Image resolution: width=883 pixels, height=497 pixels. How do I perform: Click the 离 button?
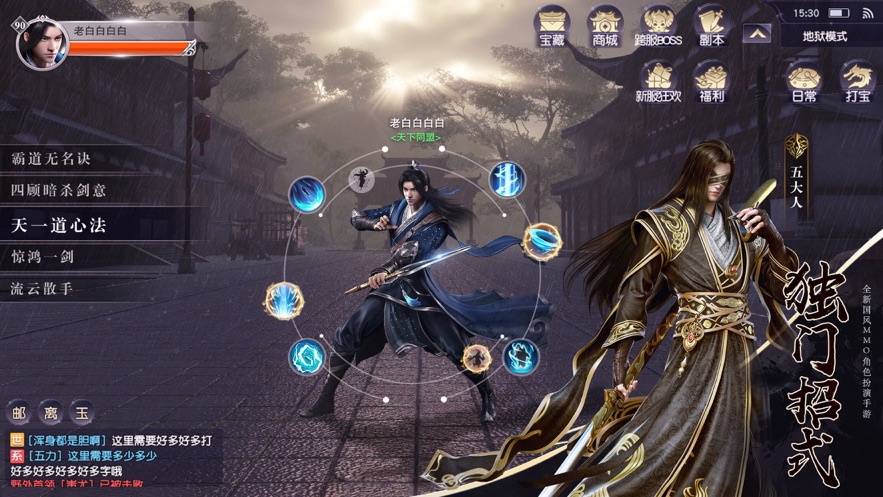click(x=50, y=412)
